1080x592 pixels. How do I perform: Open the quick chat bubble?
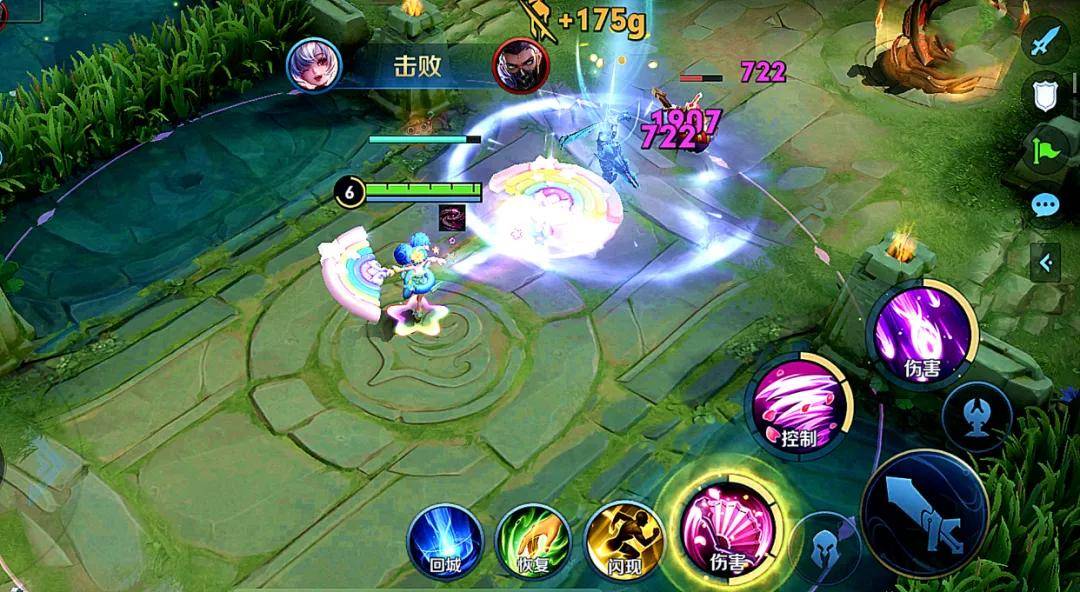(x=1047, y=206)
